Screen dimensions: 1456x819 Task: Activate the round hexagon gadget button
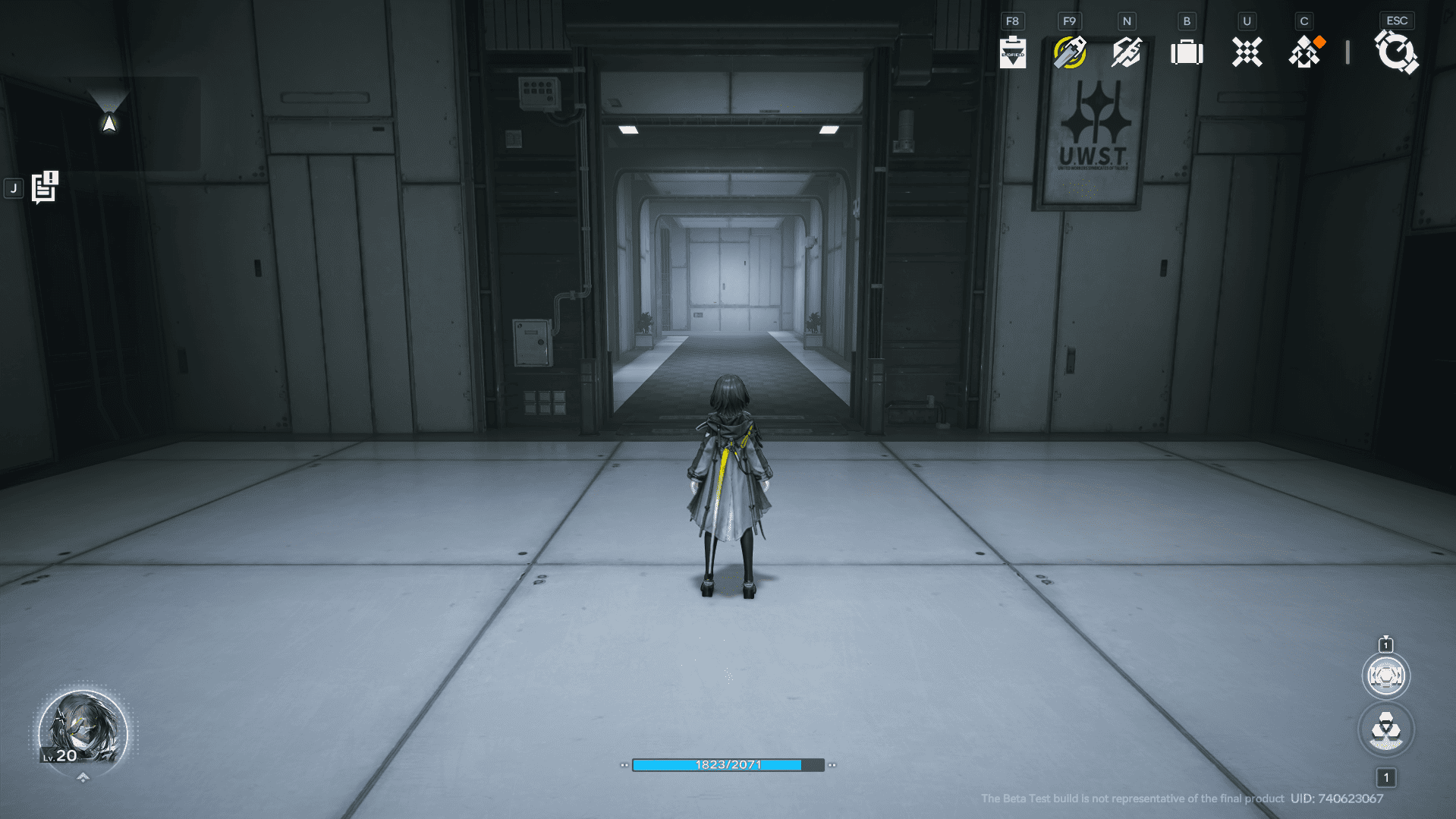(1385, 676)
